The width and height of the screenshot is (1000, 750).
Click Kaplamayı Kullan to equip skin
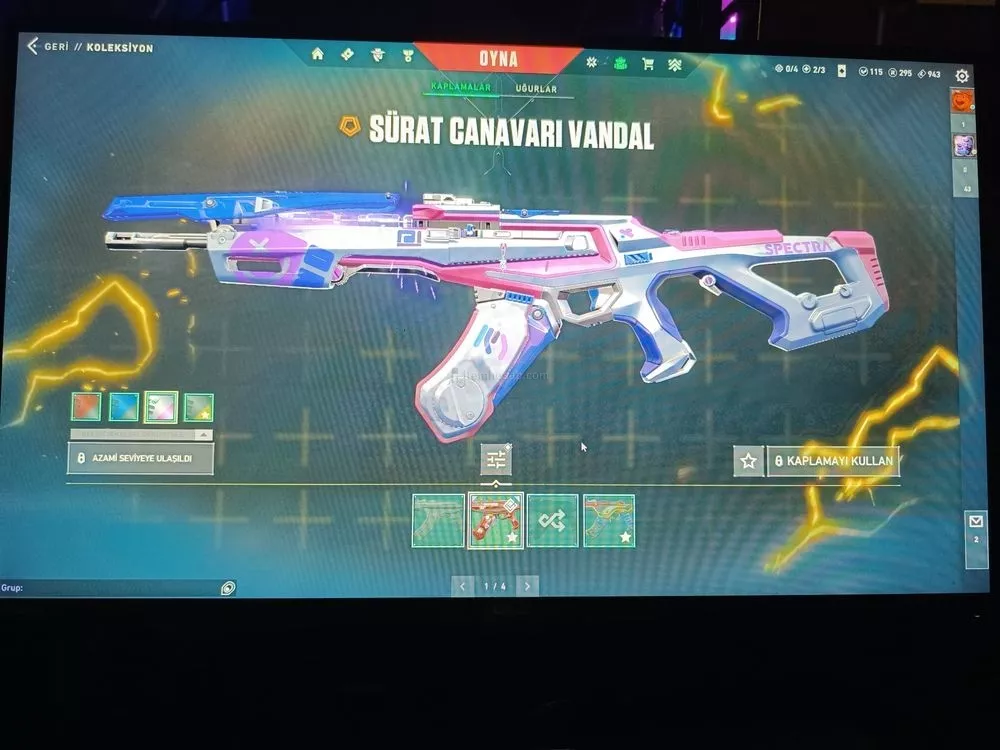coord(834,462)
